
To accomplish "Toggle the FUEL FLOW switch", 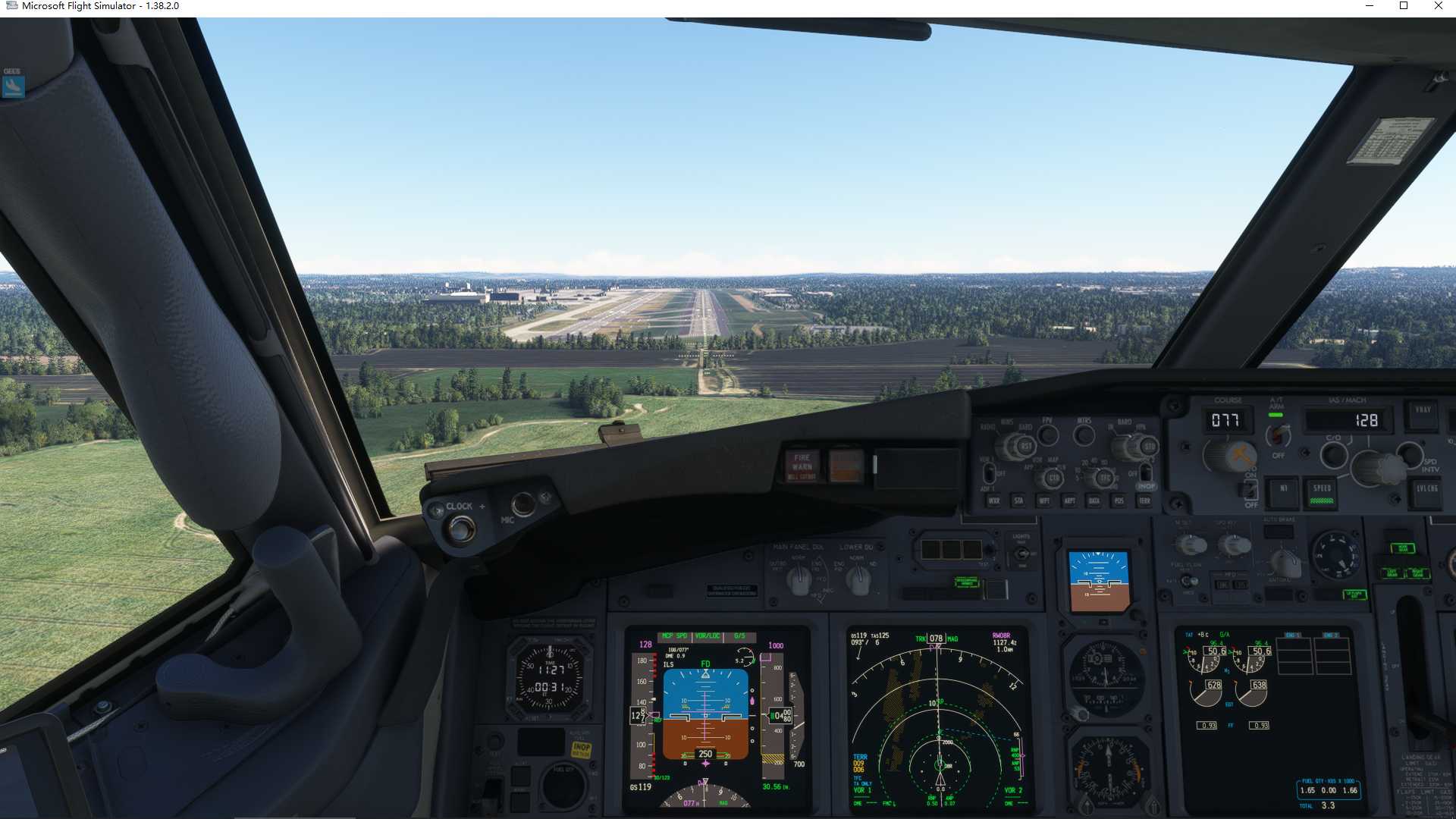I will pos(1189,580).
